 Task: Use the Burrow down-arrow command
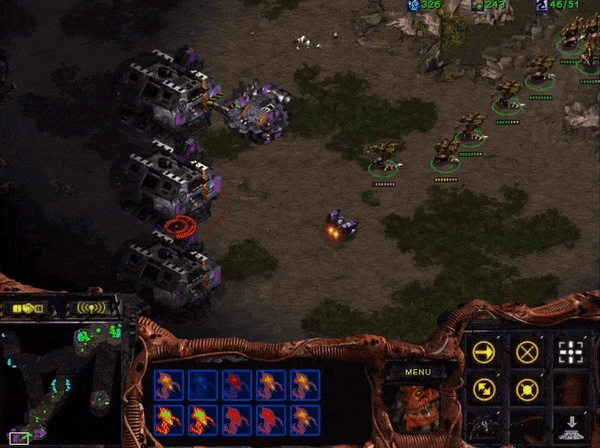click(x=570, y=425)
